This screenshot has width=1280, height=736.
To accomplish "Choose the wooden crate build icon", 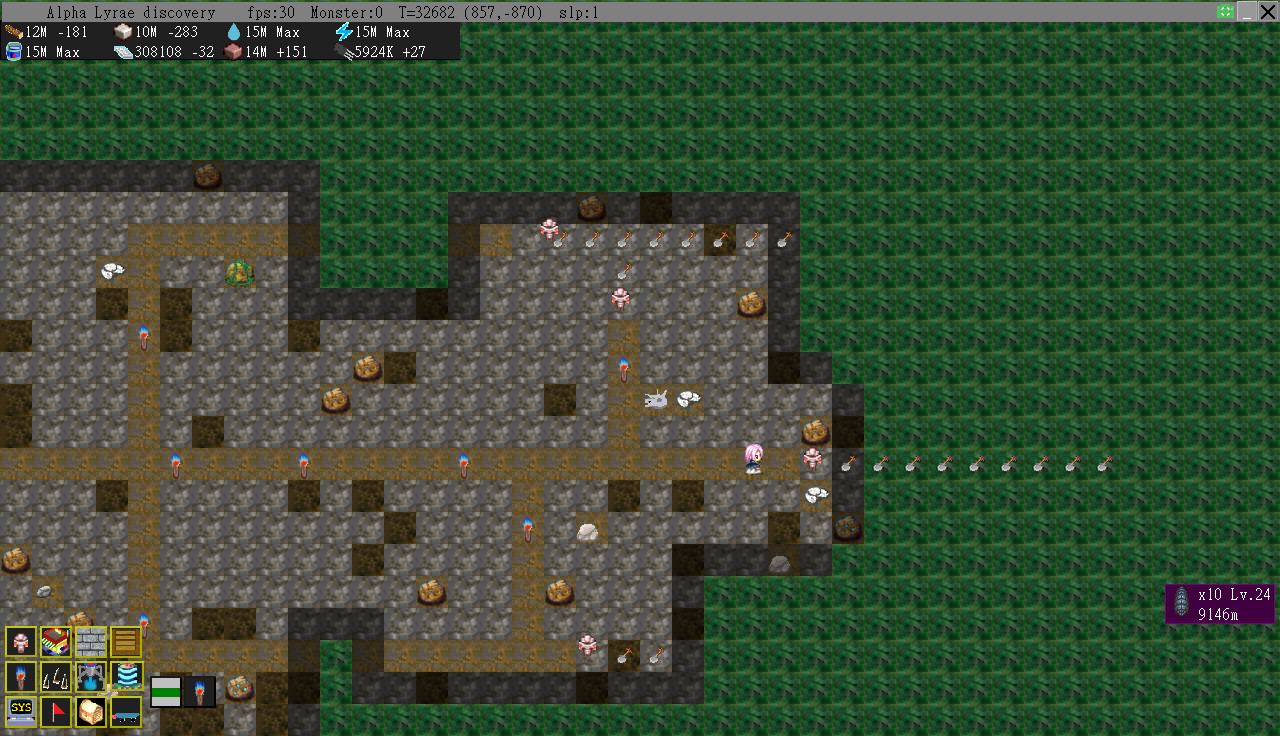I will pos(125,641).
